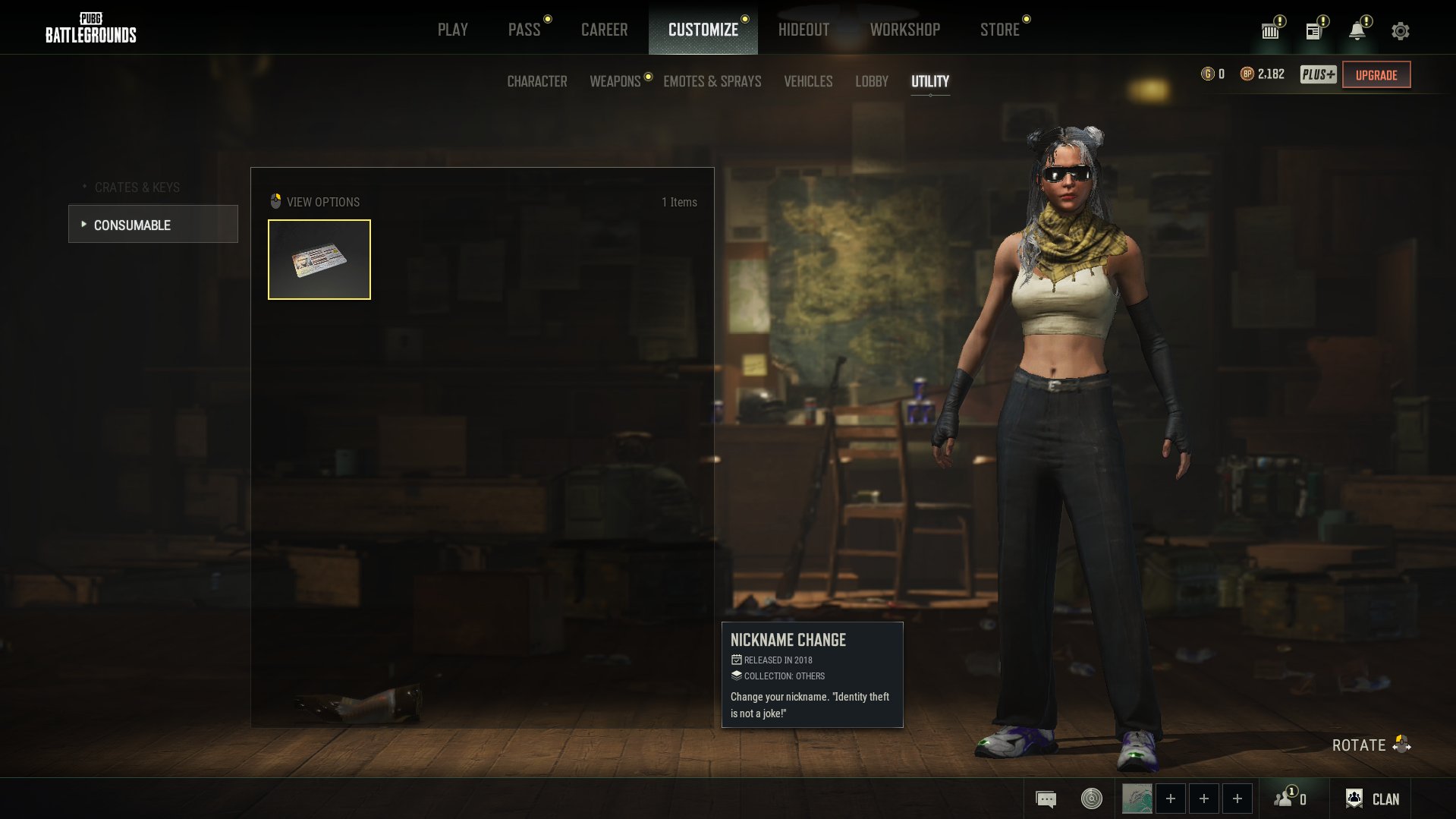Open the Weapons sub-tab
The height and width of the screenshot is (819, 1456).
pos(615,81)
